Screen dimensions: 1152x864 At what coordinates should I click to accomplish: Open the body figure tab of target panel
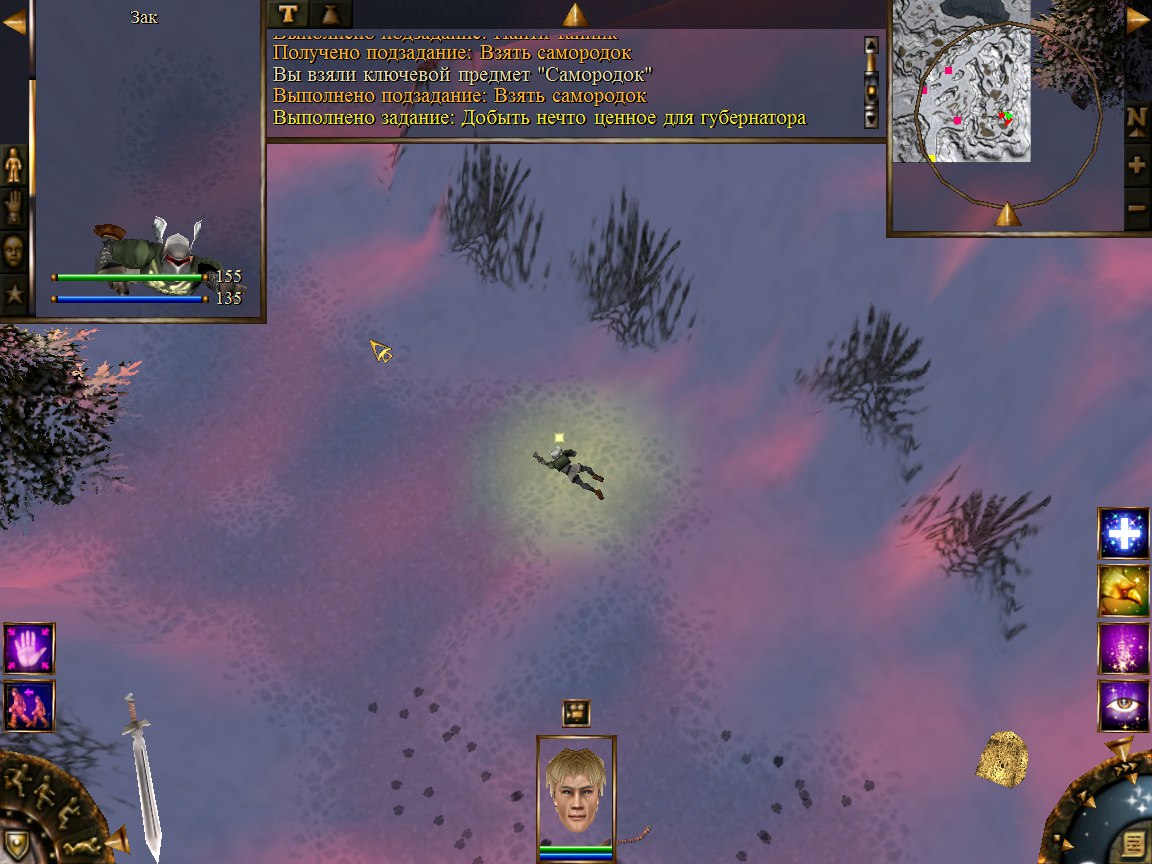(13, 165)
